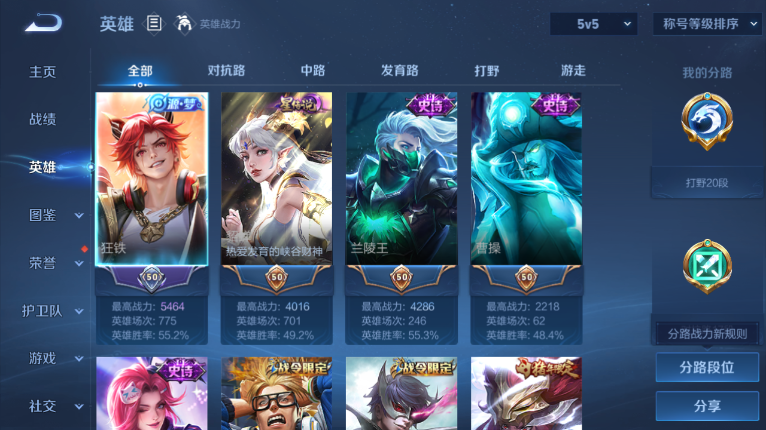This screenshot has height=430, width=766.
Task: Switch to the 游走 tab
Action: (573, 71)
